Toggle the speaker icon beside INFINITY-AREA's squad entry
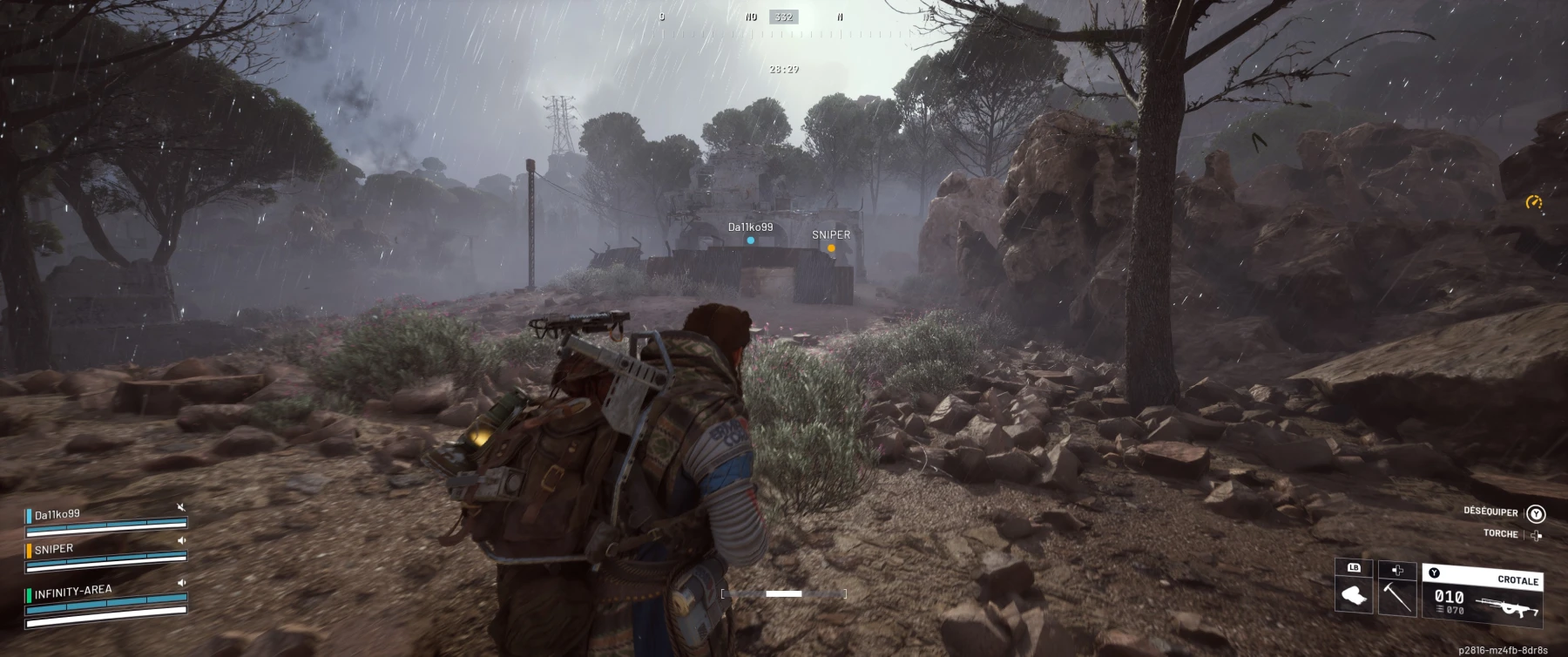Viewport: 1568px width, 657px height. pos(181,582)
